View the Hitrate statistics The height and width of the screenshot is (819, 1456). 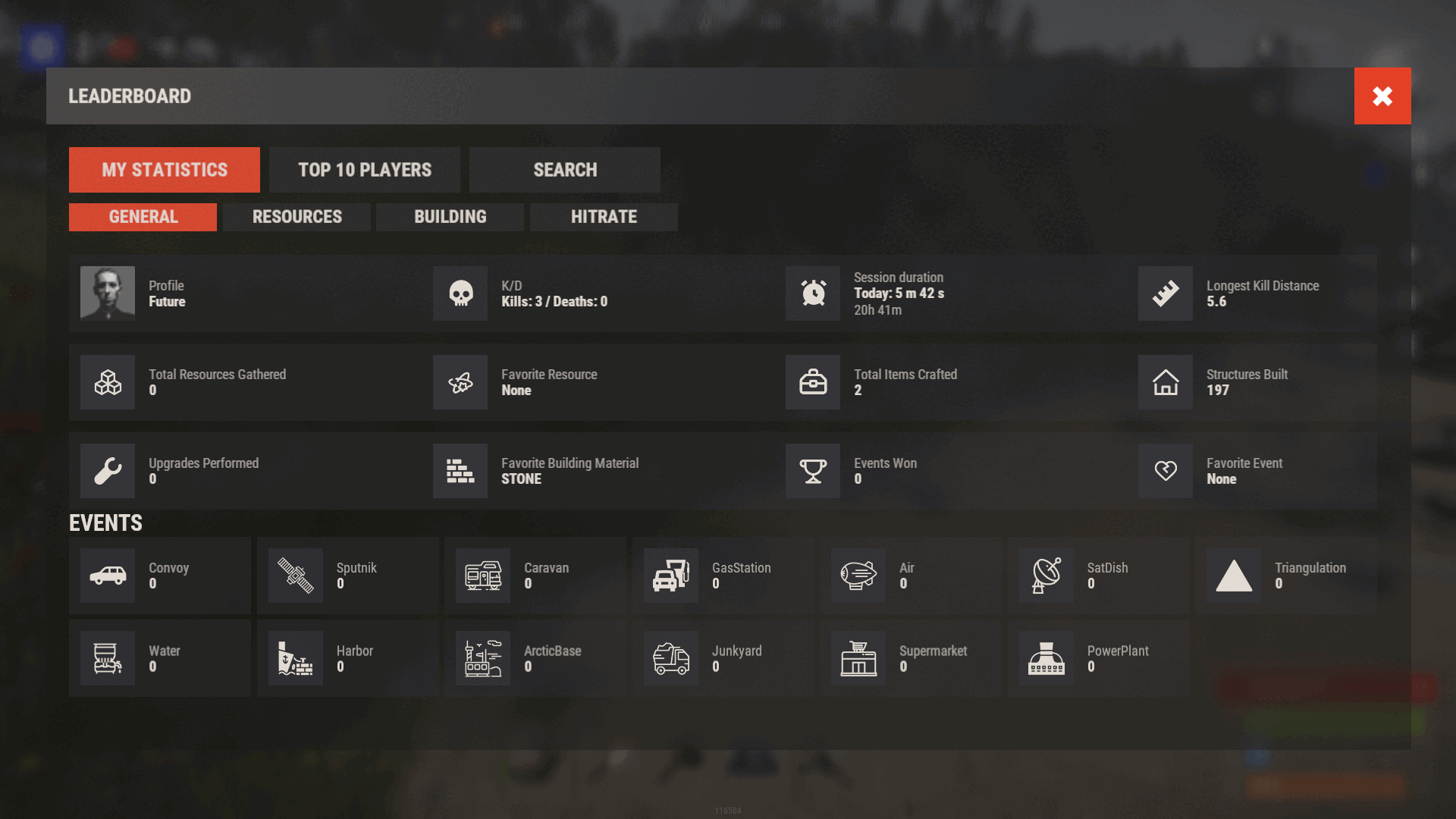pyautogui.click(x=604, y=217)
